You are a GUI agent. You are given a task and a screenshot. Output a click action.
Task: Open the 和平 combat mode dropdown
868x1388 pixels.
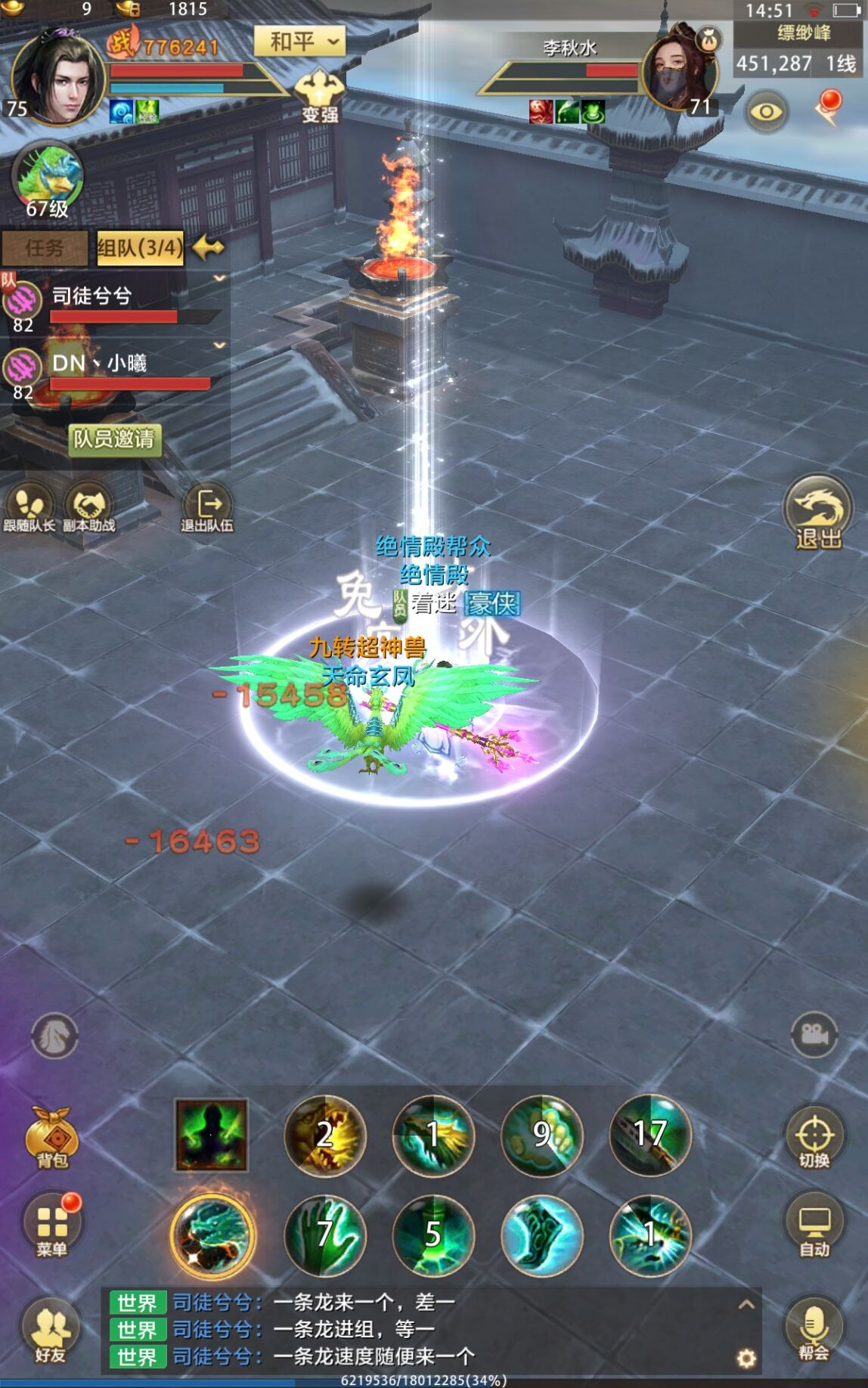tap(299, 41)
